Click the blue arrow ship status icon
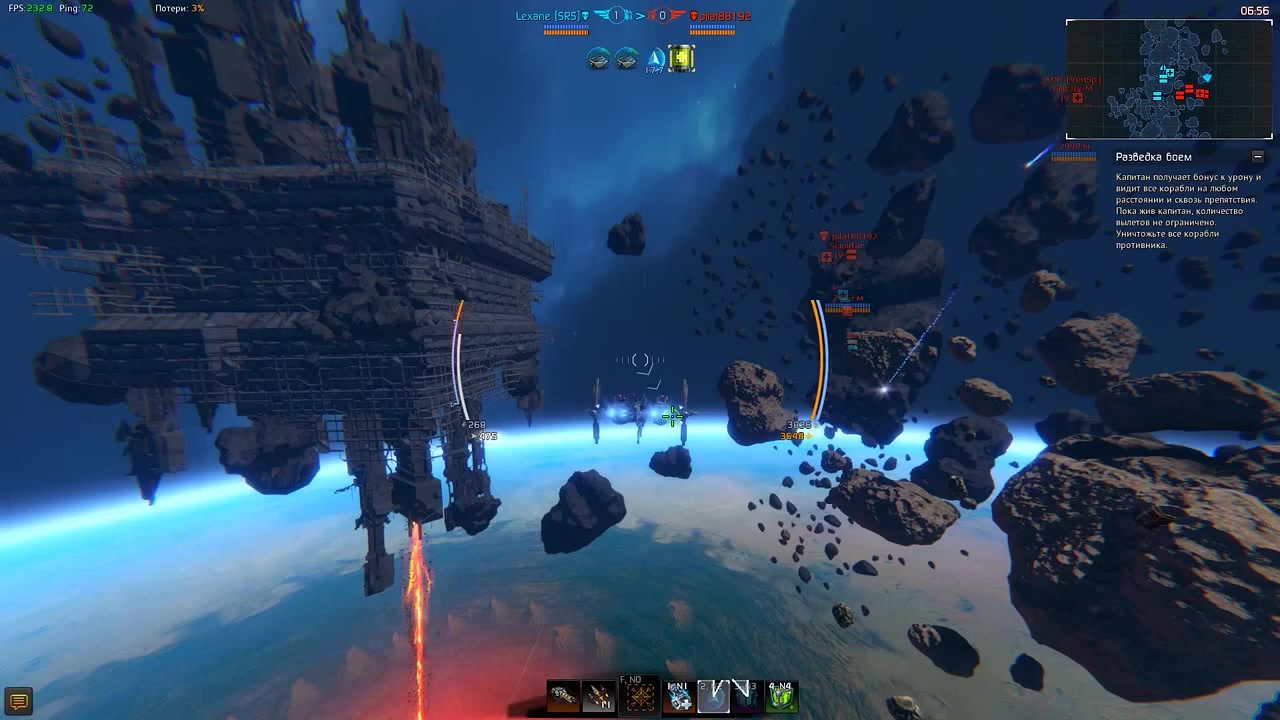 pos(655,59)
